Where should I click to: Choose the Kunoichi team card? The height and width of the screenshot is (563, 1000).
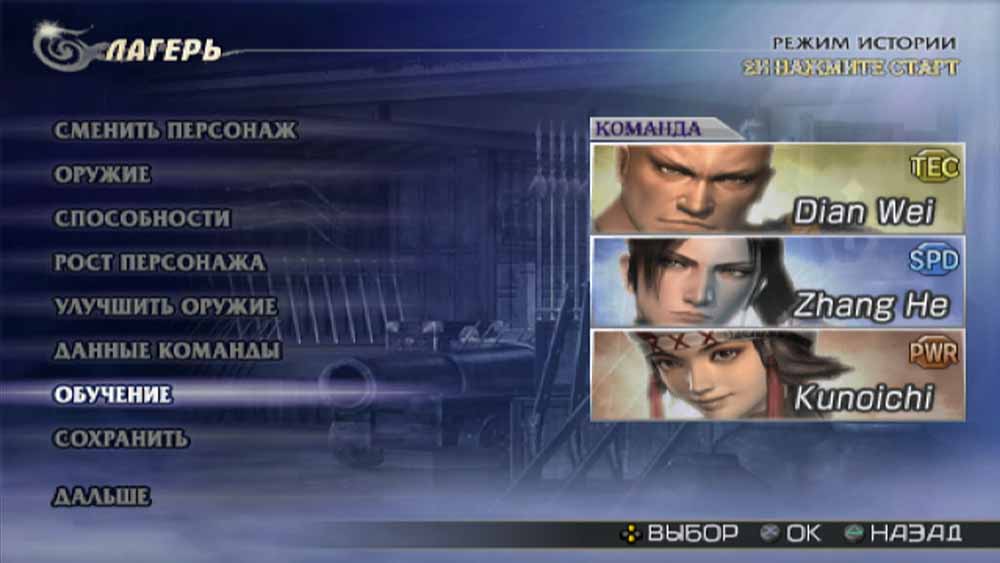[x=777, y=376]
